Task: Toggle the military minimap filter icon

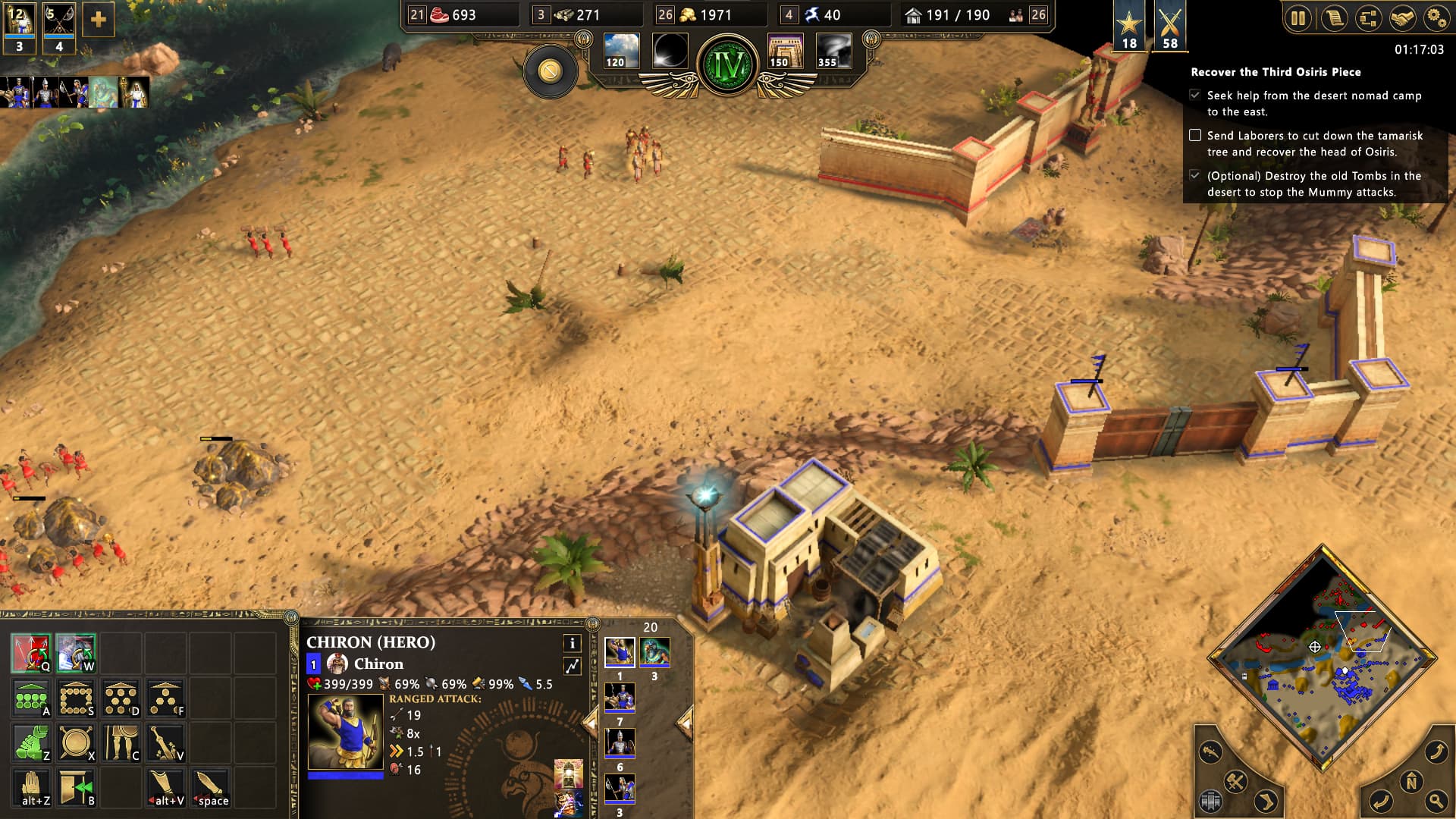Action: 1237,782
